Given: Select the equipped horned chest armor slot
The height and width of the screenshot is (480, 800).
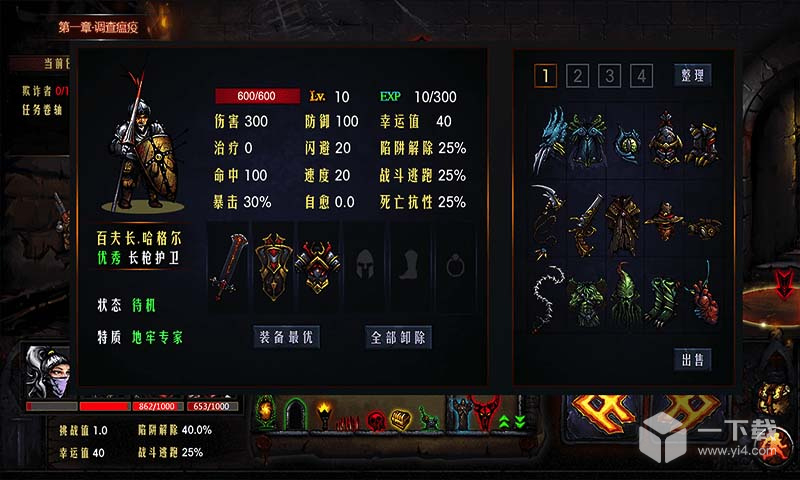Looking at the screenshot, I should click(317, 270).
